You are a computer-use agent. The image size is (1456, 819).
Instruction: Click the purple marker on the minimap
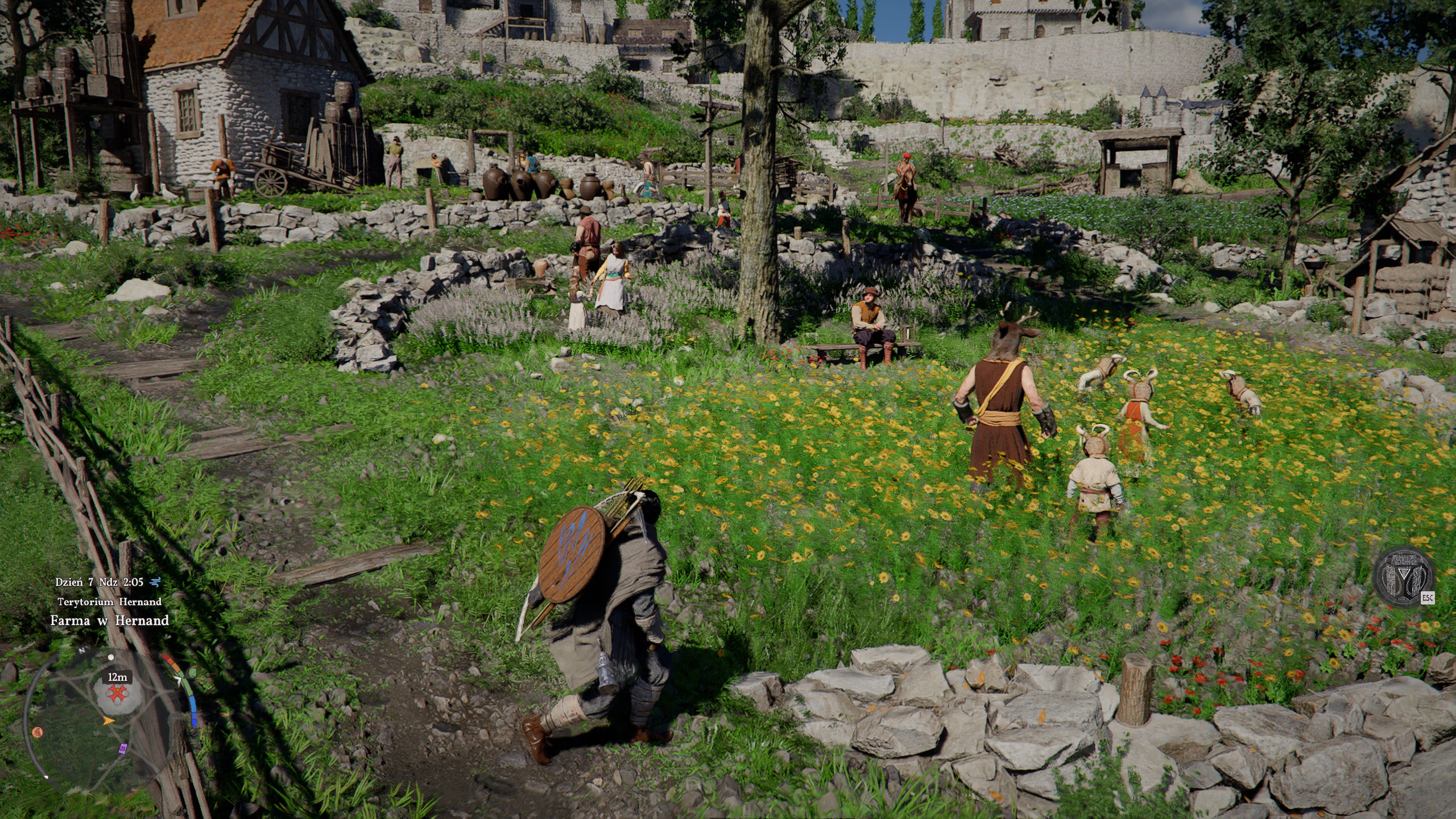[x=122, y=748]
